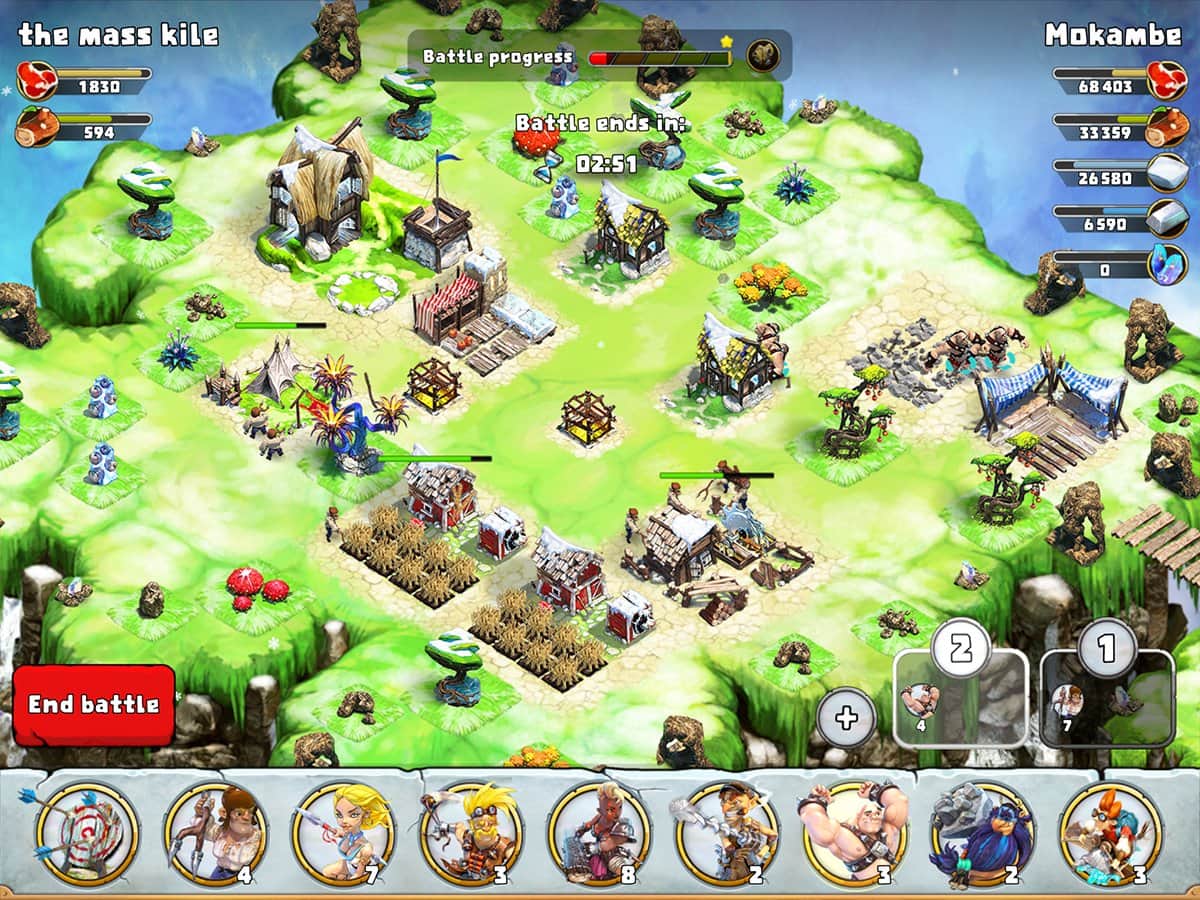This screenshot has width=1200, height=900.
Task: Pick the blonde girl unit portrait
Action: click(x=343, y=832)
